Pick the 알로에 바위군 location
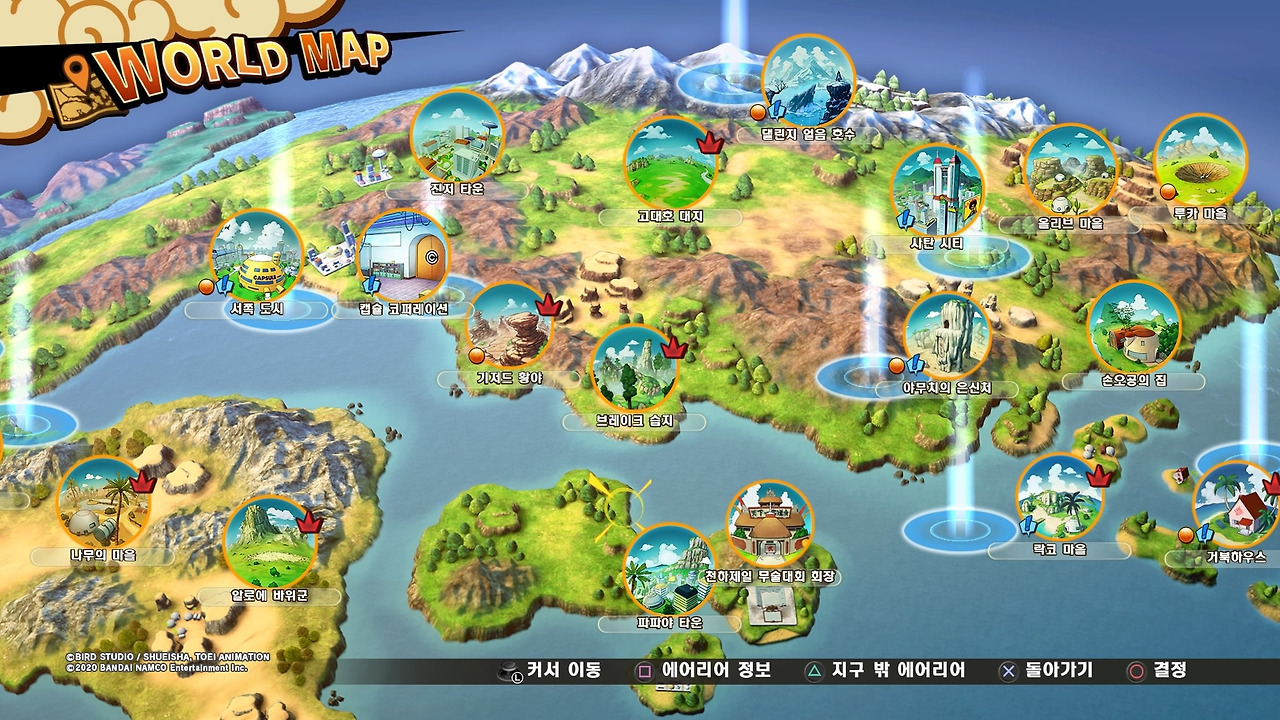 pyautogui.click(x=268, y=542)
